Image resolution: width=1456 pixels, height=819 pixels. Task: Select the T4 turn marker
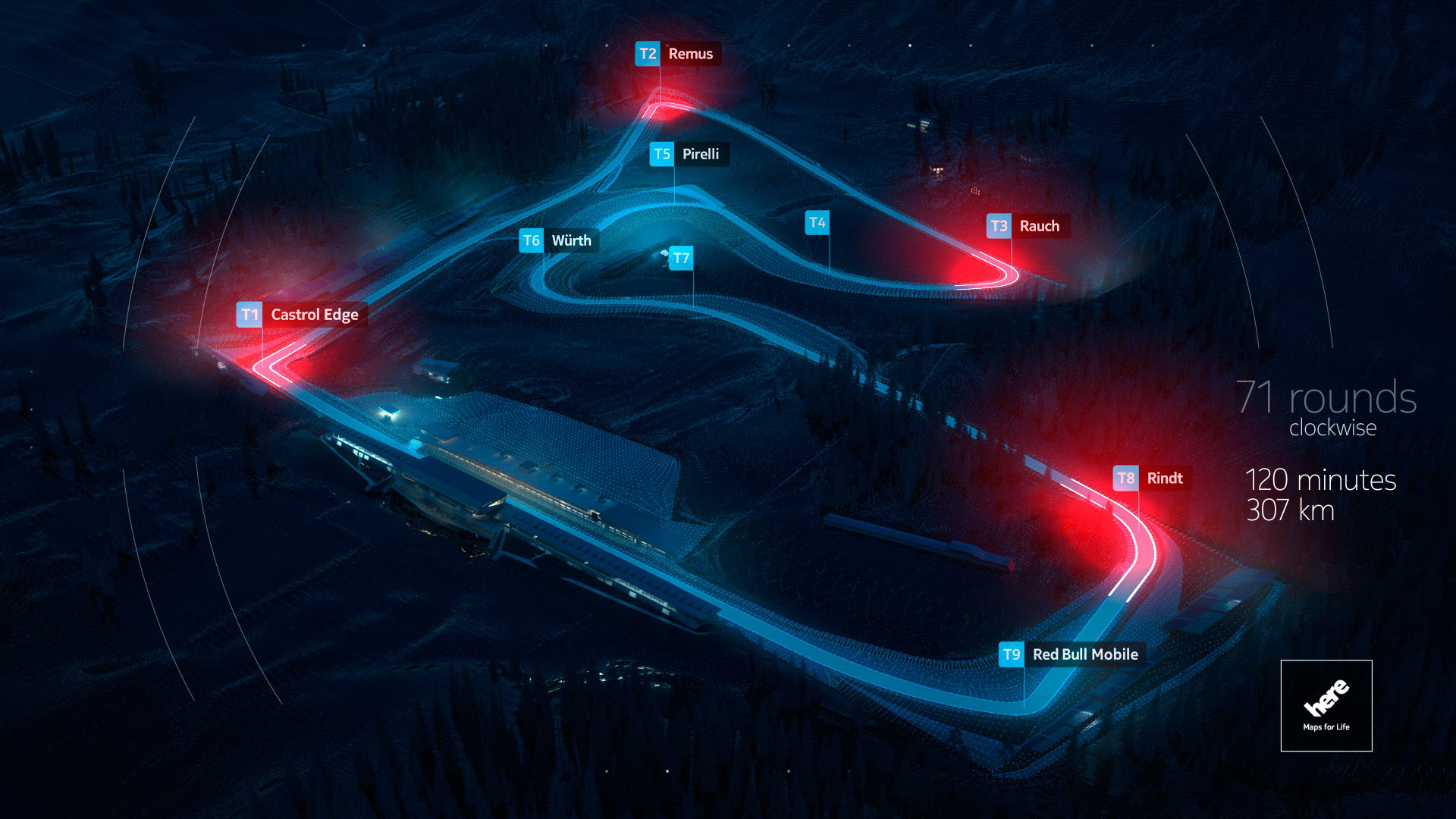click(x=817, y=223)
